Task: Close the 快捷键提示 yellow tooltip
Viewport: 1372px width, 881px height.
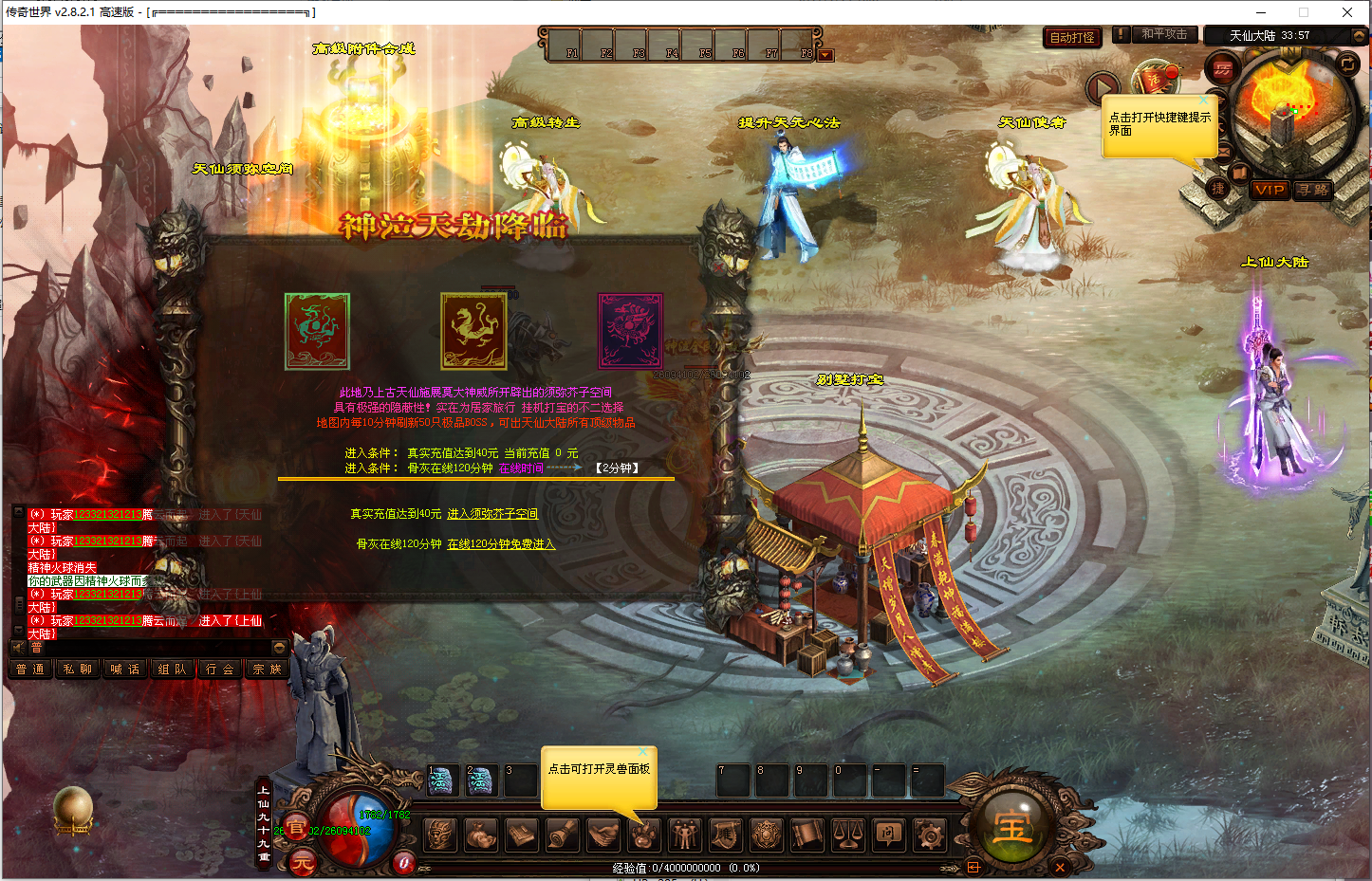Action: (x=1205, y=100)
